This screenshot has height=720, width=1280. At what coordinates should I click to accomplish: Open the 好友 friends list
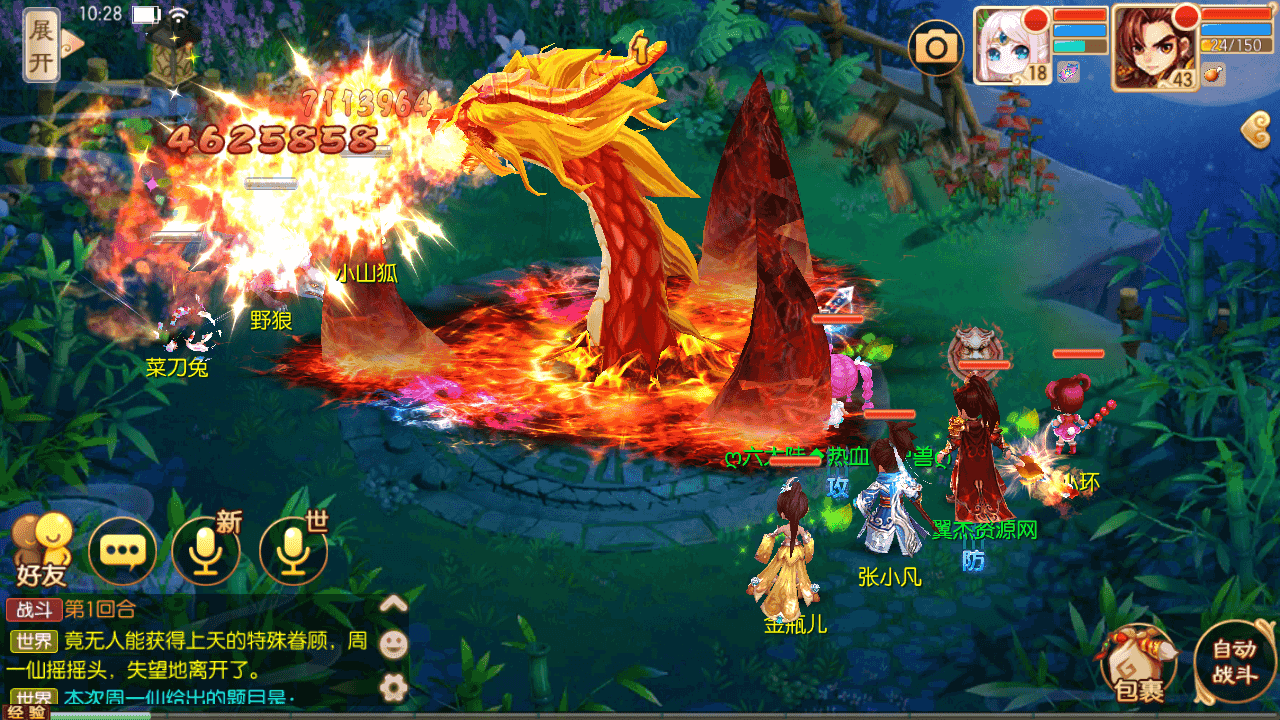click(42, 551)
